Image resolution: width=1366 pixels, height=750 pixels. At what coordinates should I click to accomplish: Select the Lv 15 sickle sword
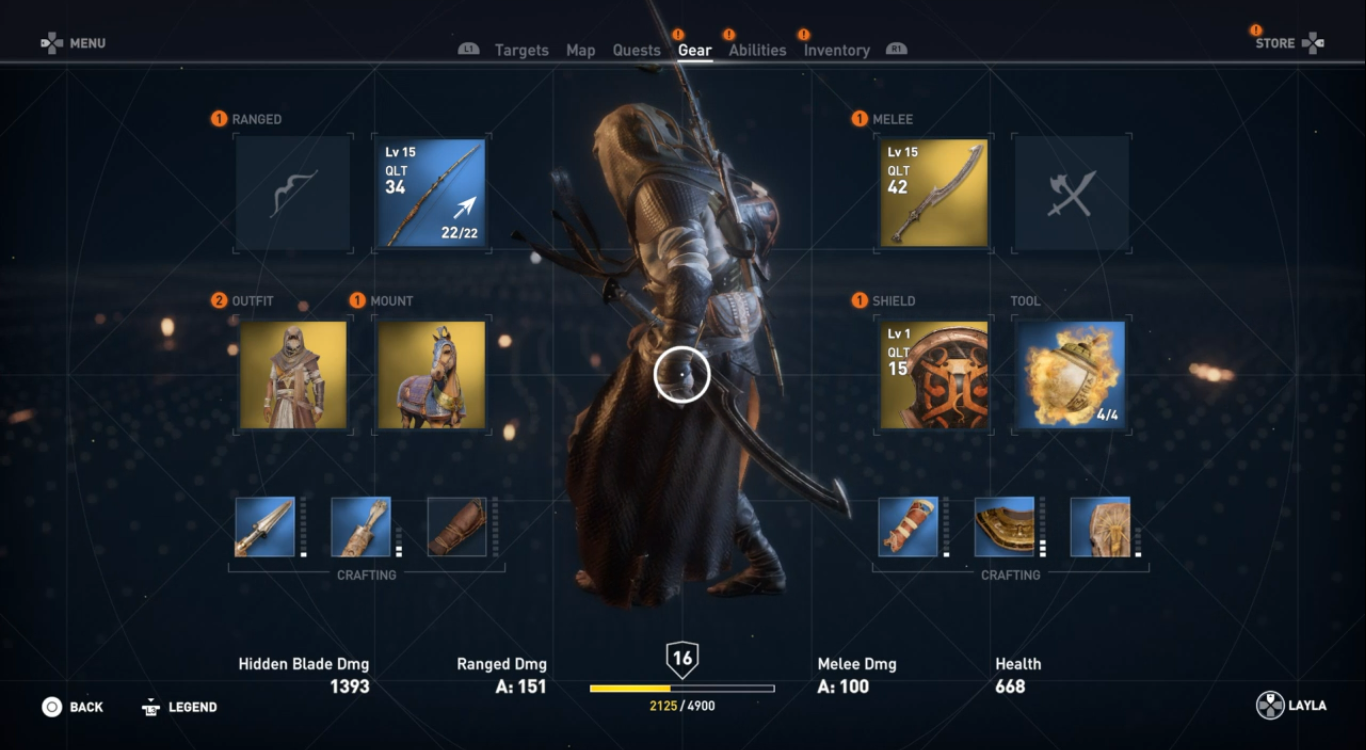click(934, 193)
